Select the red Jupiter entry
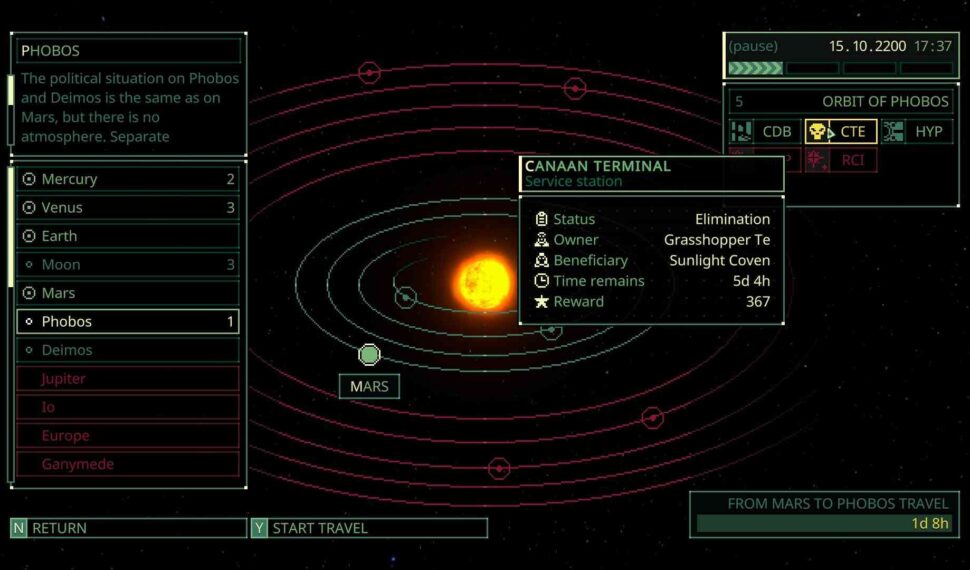Viewport: 970px width, 570px height. [x=128, y=379]
